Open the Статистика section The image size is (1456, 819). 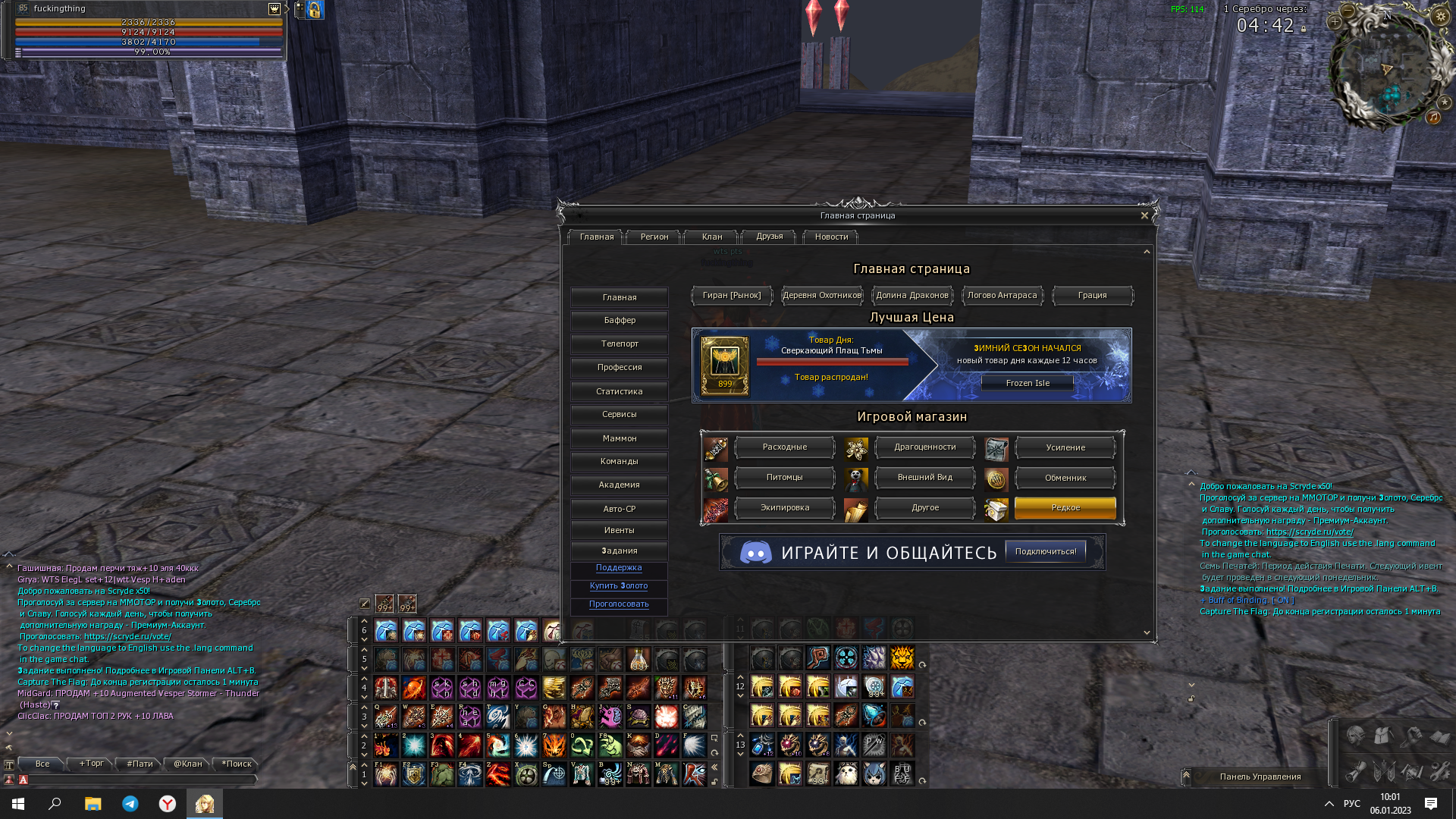tap(620, 392)
